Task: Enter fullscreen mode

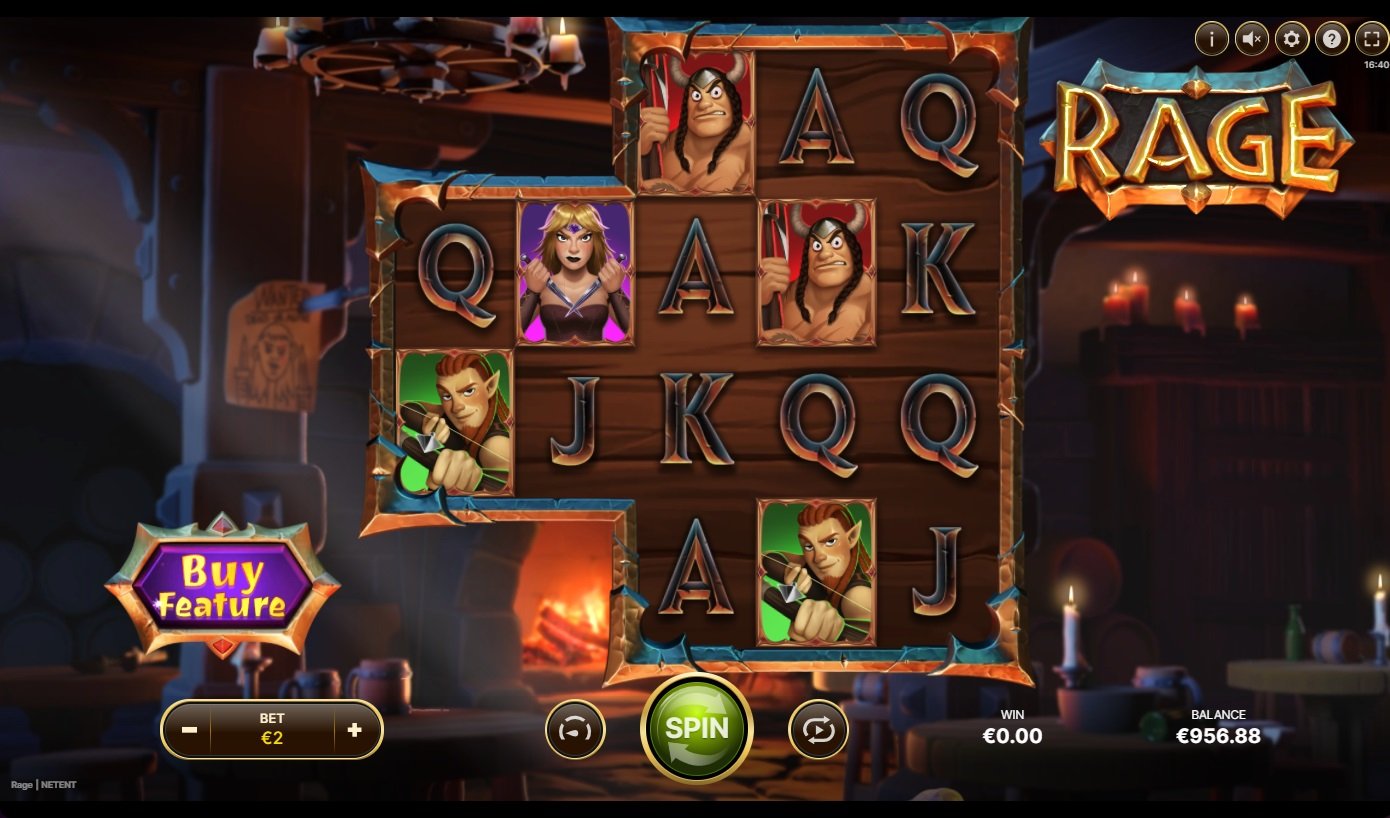Action: click(x=1371, y=39)
